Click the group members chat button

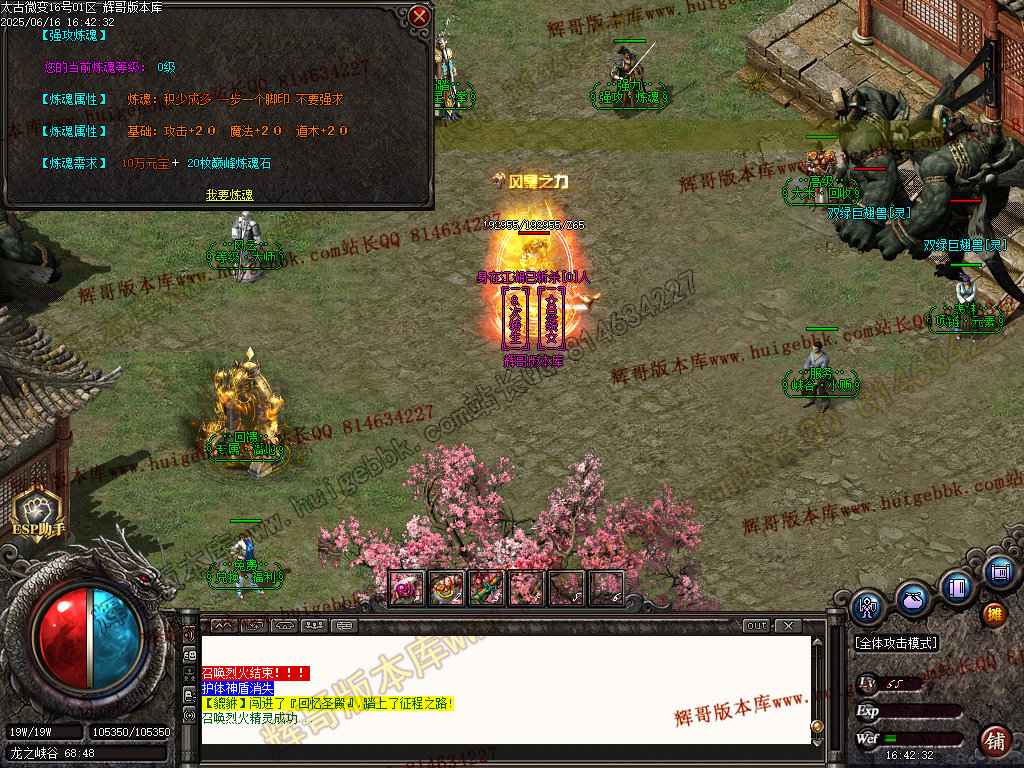315,626
